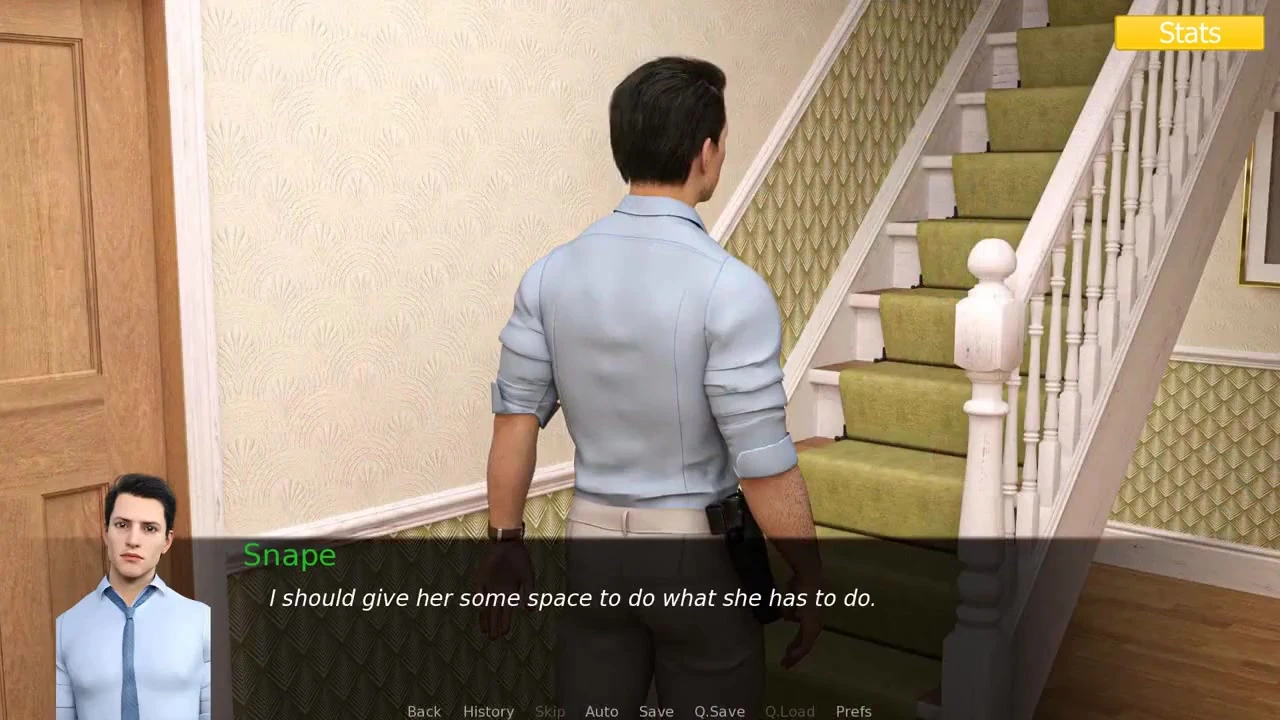Image resolution: width=1280 pixels, height=720 pixels.
Task: Open the dialogue History log
Action: (x=488, y=711)
